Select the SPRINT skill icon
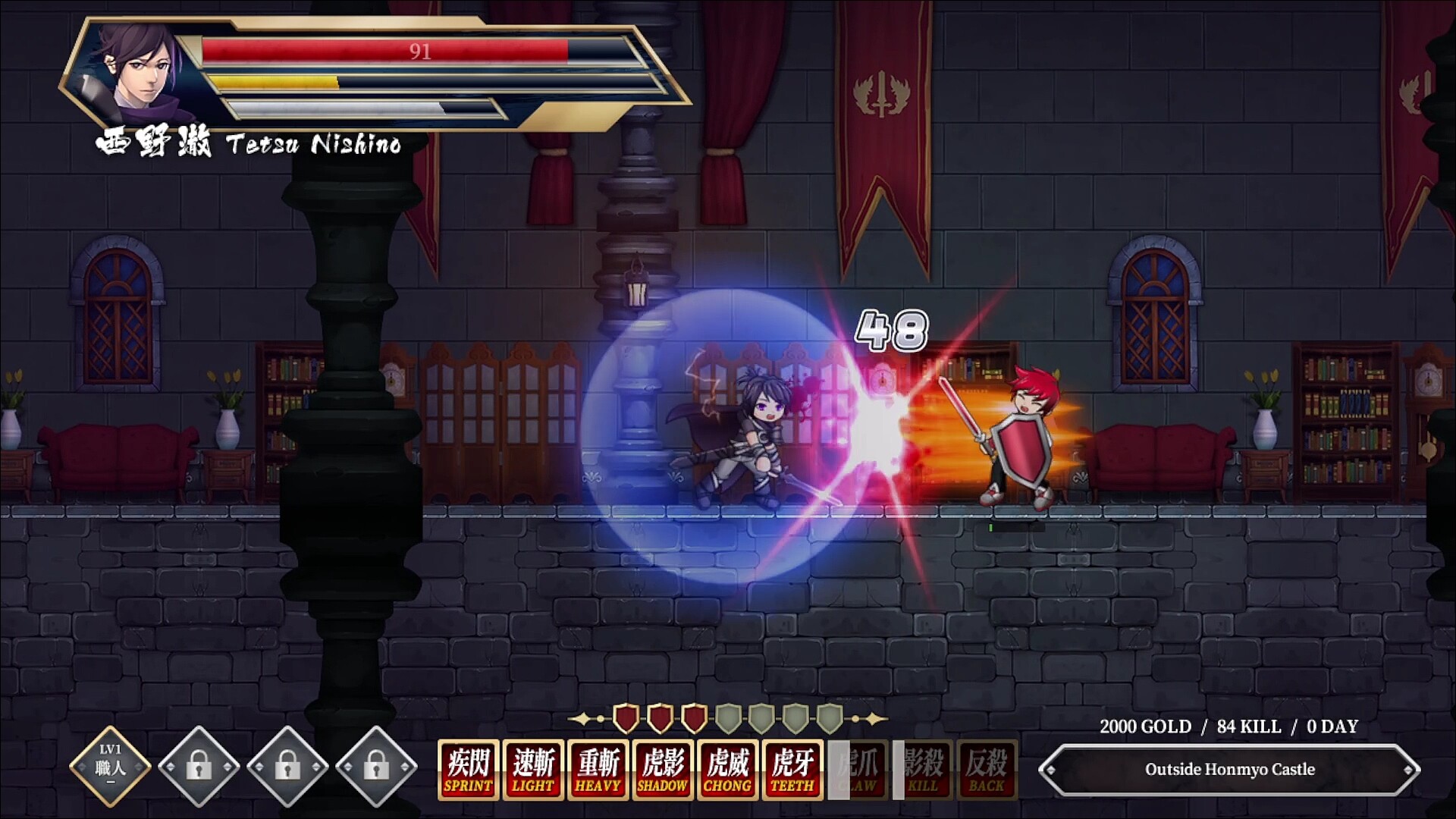The image size is (1456, 819). click(x=468, y=769)
